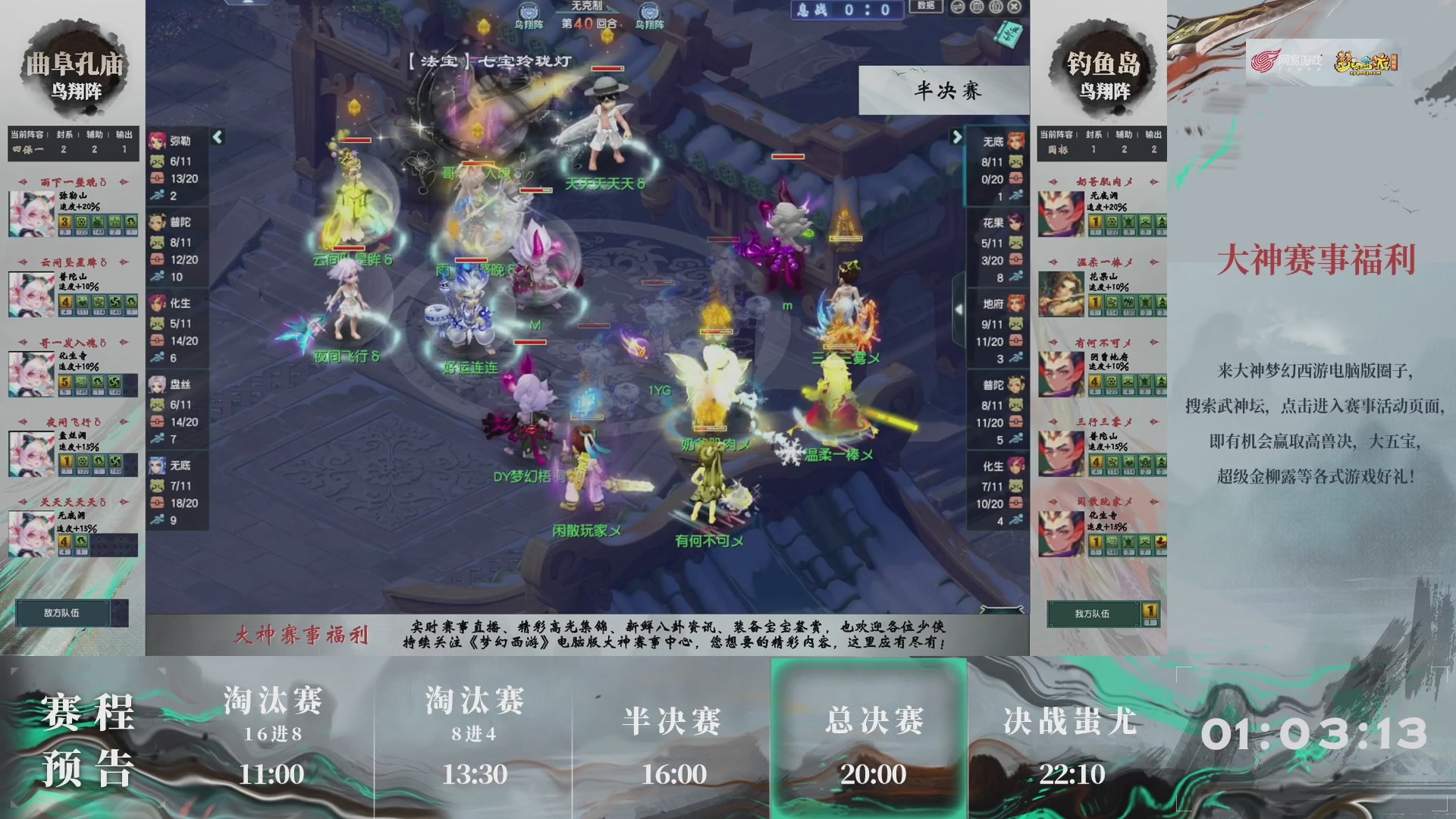Click the grid icon in the top battle toolbar
The height and width of the screenshot is (819, 1456).
977,6
